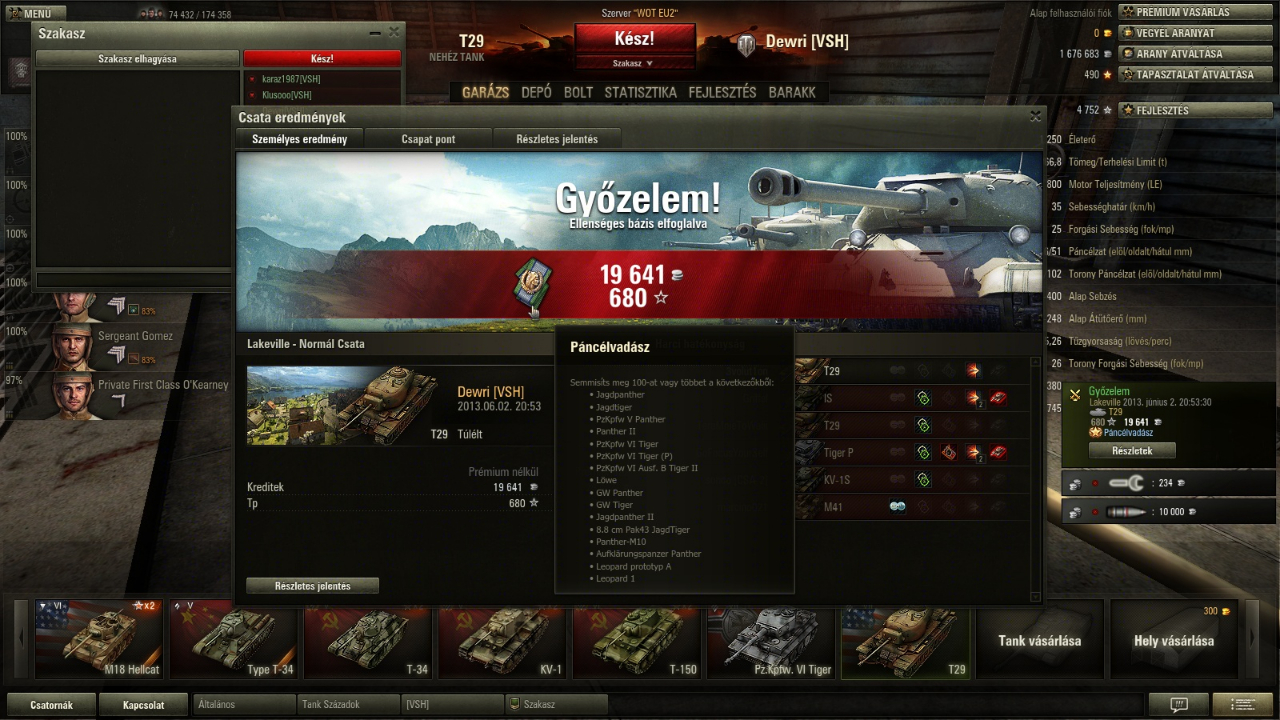Open the FEJLESZTÉS tech tree

pyautogui.click(x=722, y=92)
